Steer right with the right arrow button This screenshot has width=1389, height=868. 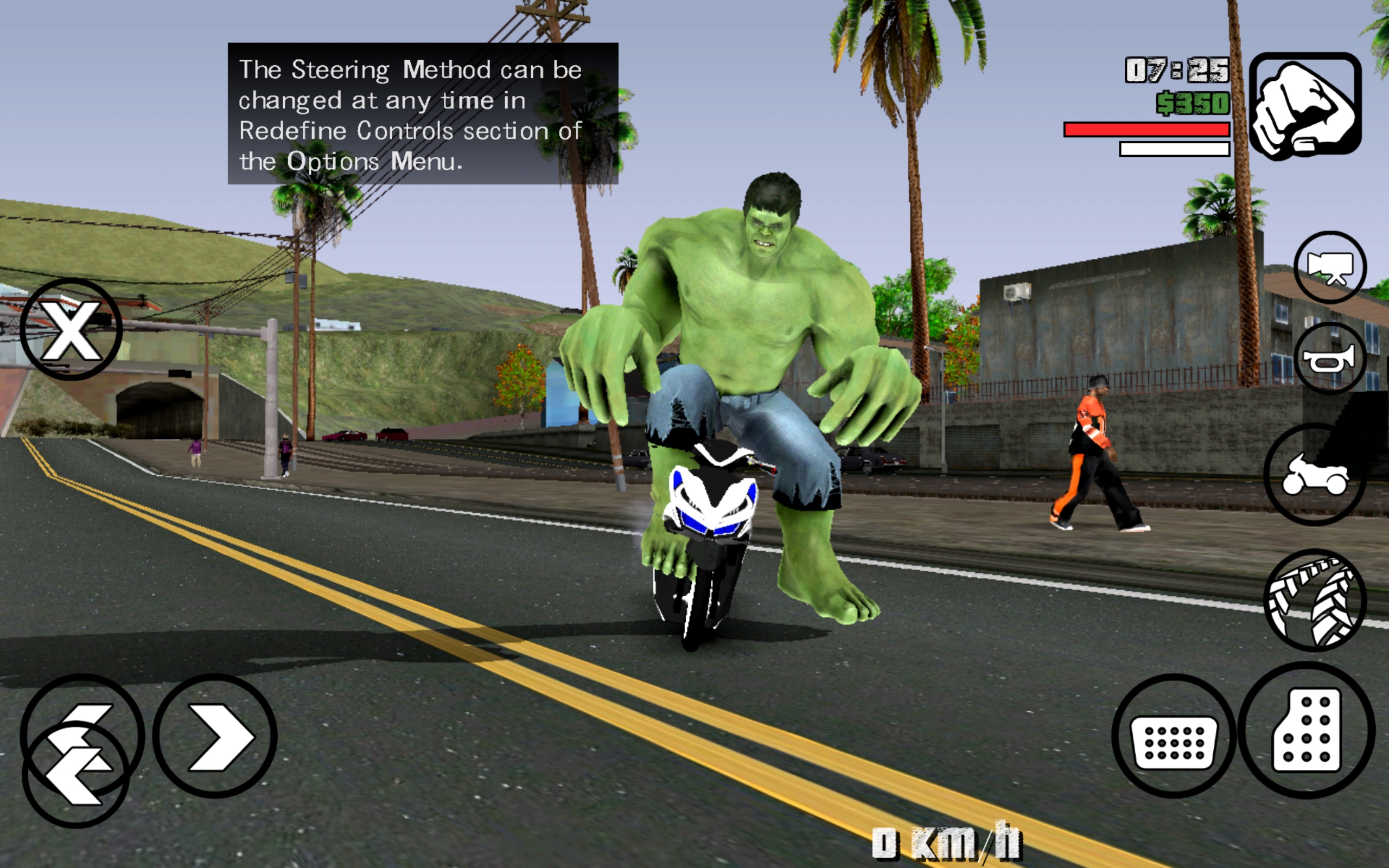(x=215, y=736)
